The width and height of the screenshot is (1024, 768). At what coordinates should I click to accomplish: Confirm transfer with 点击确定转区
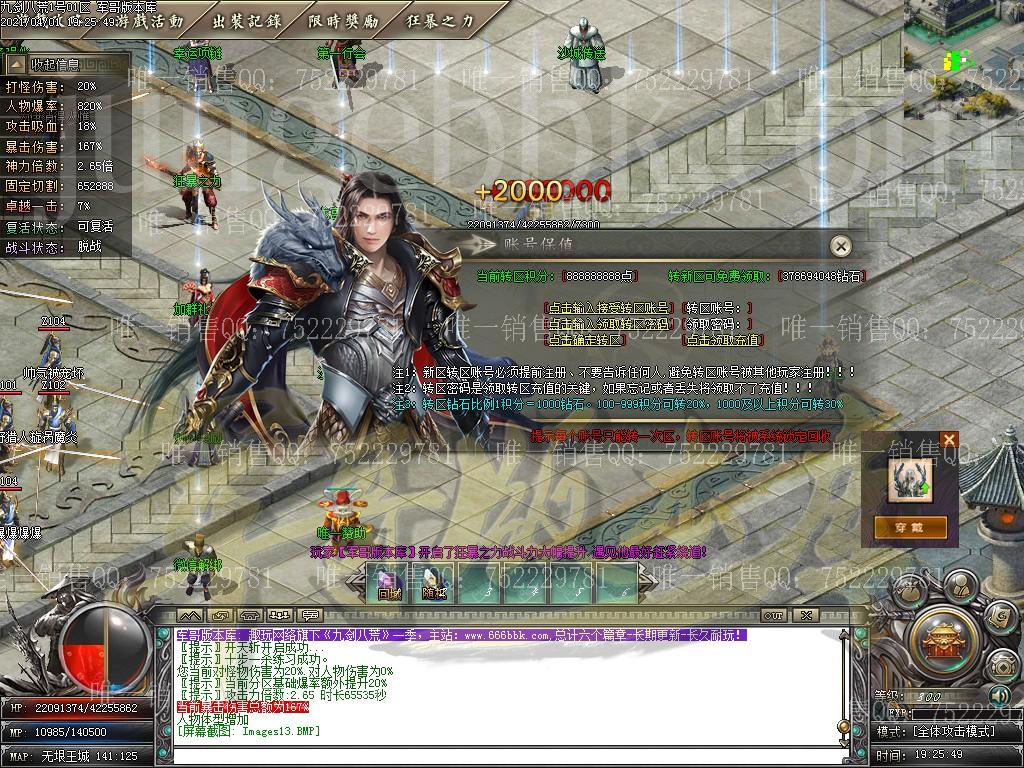[x=585, y=340]
